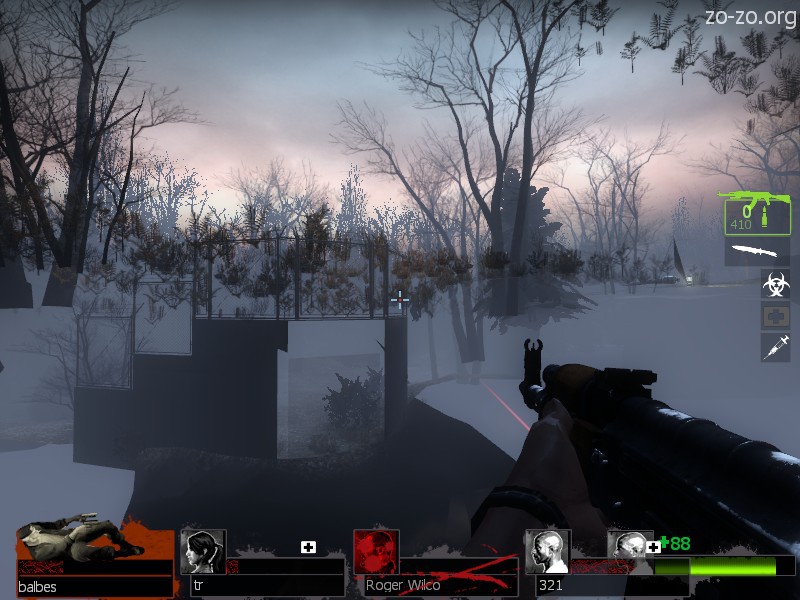Screen dimensions: 800x600
Task: Select the adrenaline syringe slot
Action: 775,347
